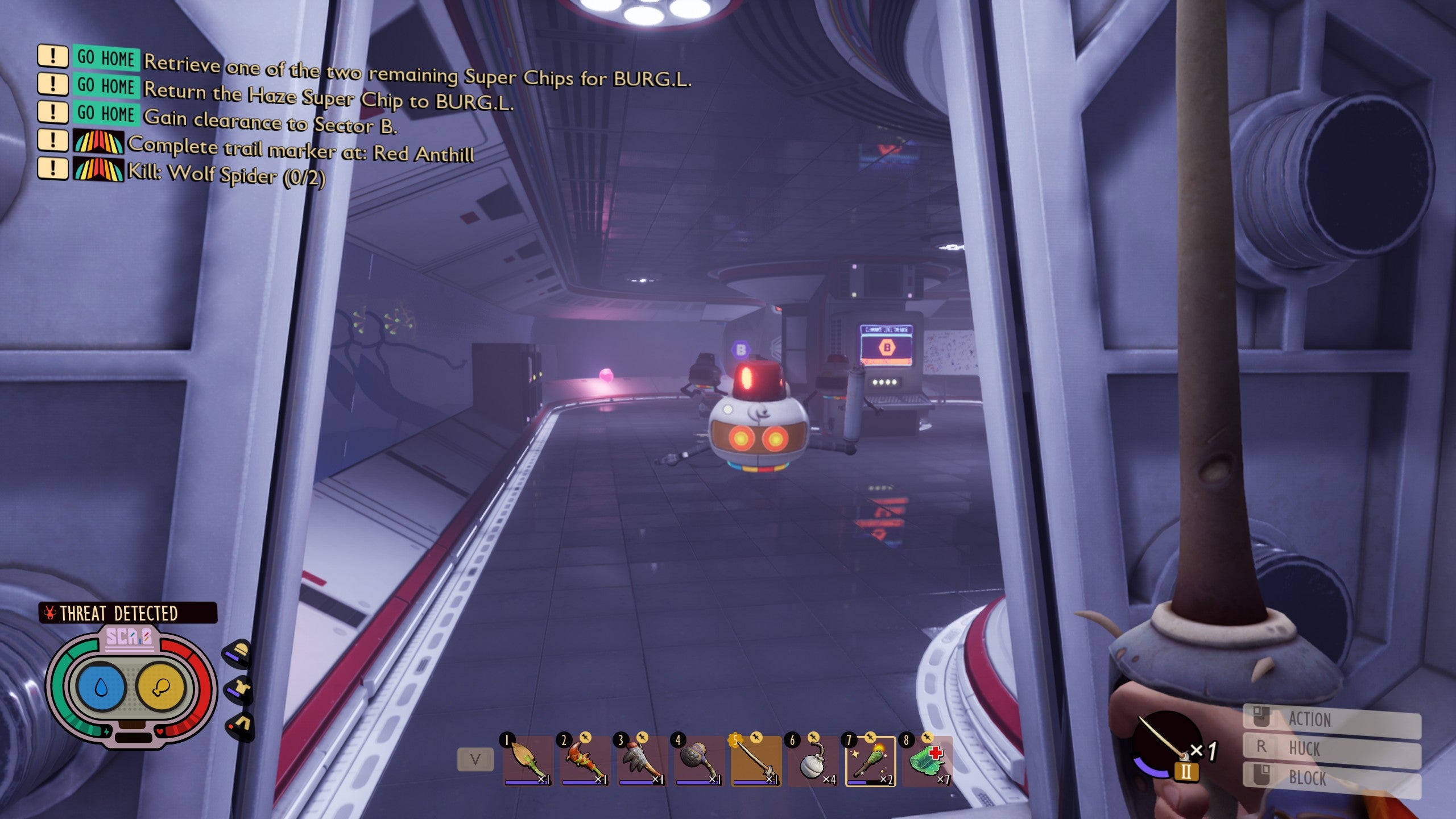Click the helmet armor durability icon
This screenshot has height=819, width=1456.
click(238, 652)
